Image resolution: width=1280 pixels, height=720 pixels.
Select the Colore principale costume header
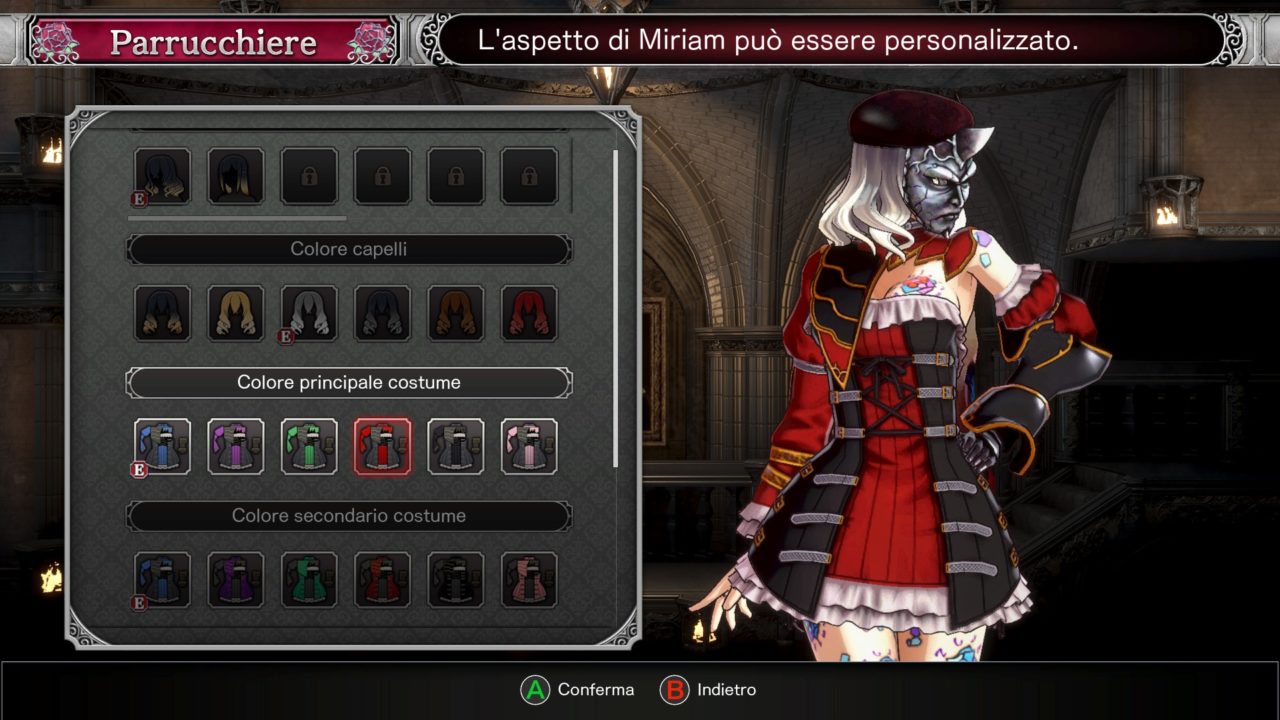tap(349, 382)
